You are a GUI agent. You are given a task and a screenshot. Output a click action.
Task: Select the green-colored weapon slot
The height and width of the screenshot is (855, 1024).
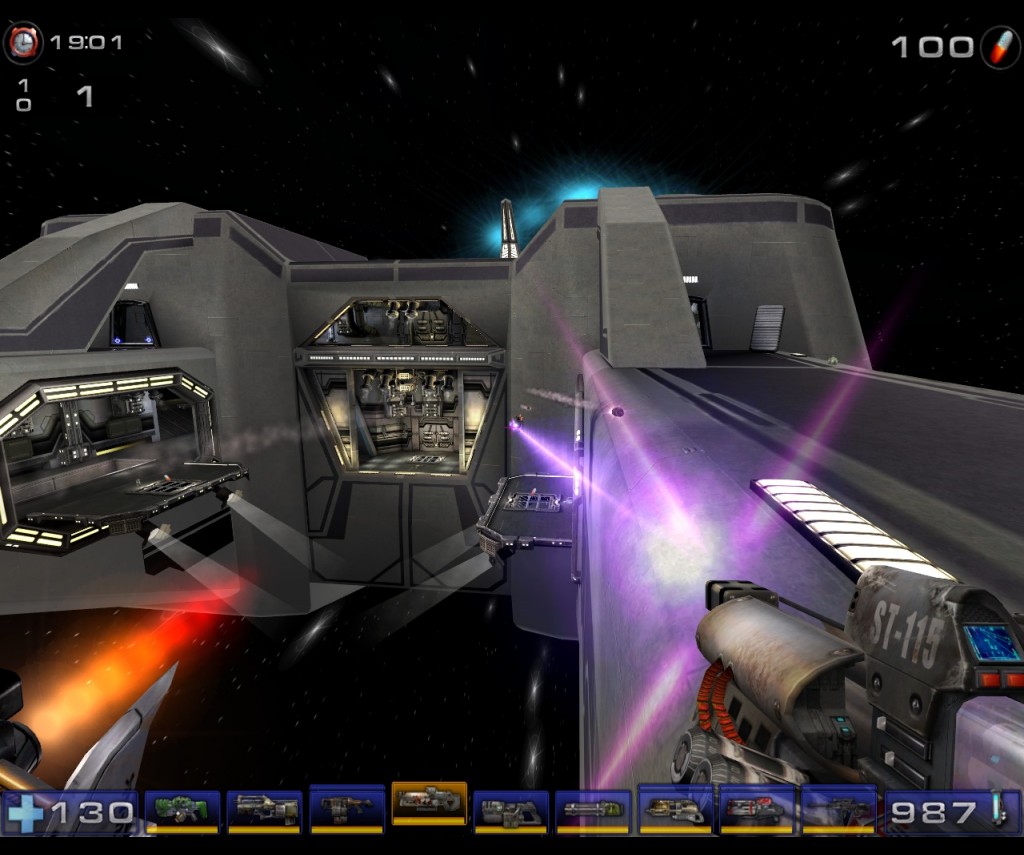pyautogui.click(x=182, y=809)
